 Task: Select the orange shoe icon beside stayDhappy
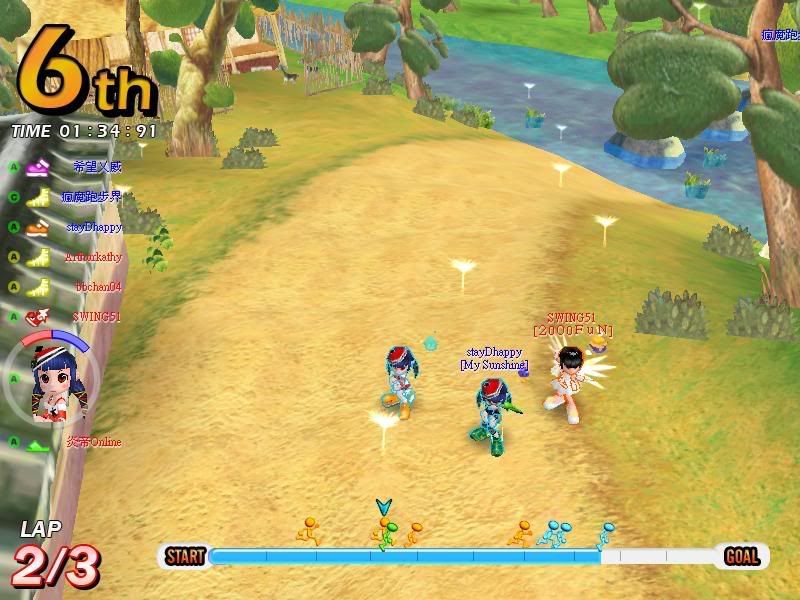[38, 228]
